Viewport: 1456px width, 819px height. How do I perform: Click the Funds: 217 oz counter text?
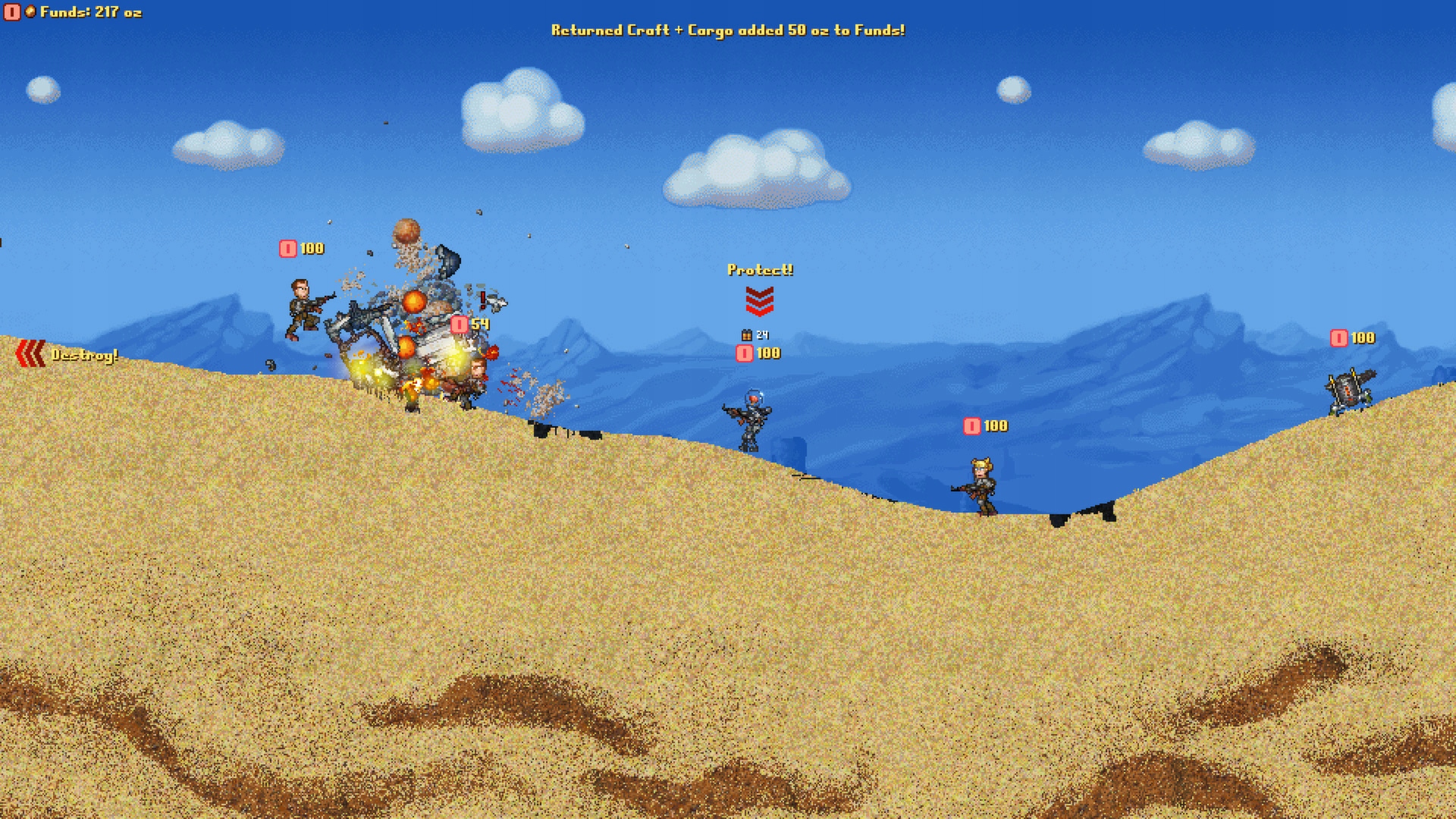[x=91, y=11]
